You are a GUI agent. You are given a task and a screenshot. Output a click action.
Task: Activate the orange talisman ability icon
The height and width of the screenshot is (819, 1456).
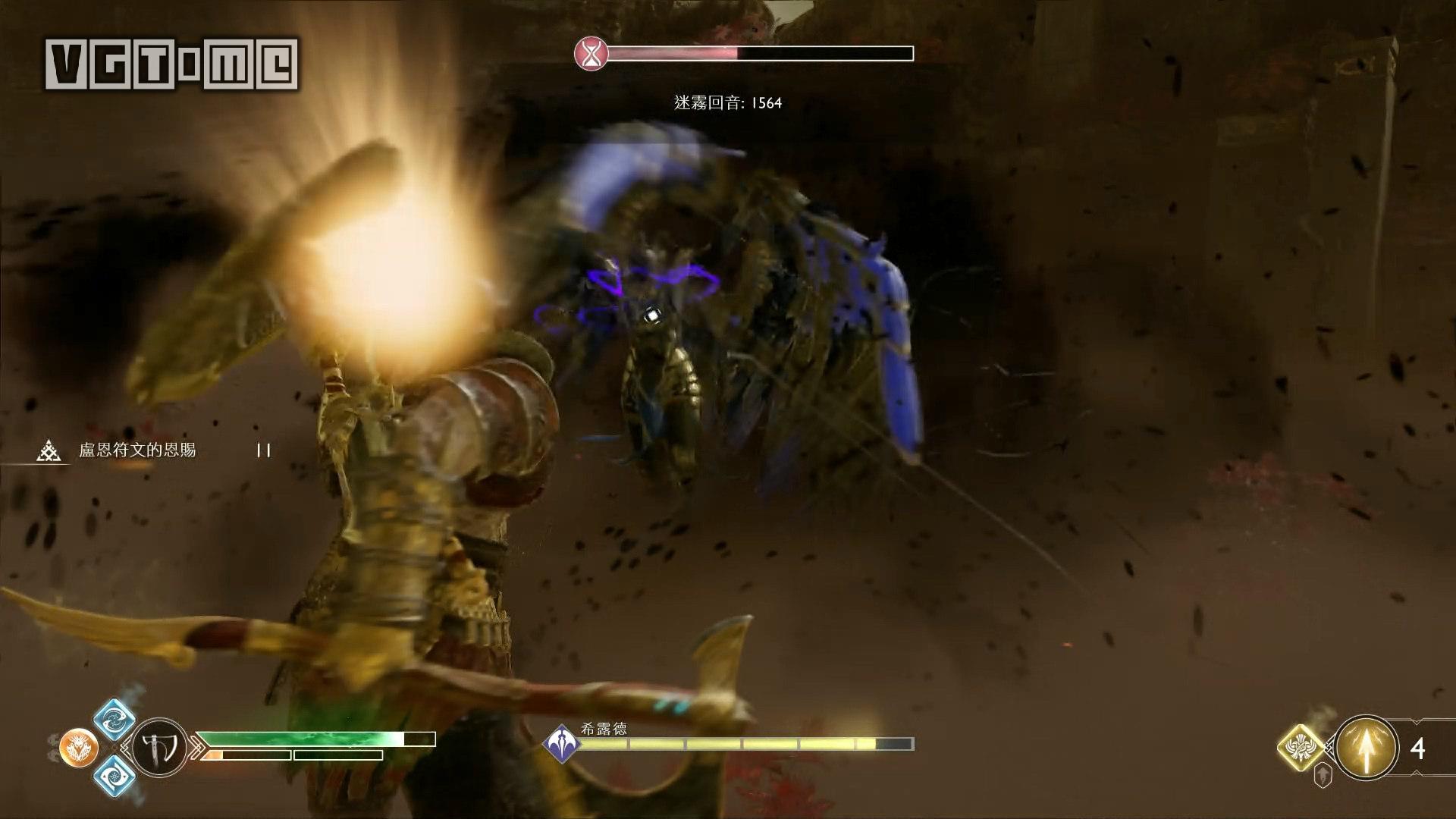(78, 748)
